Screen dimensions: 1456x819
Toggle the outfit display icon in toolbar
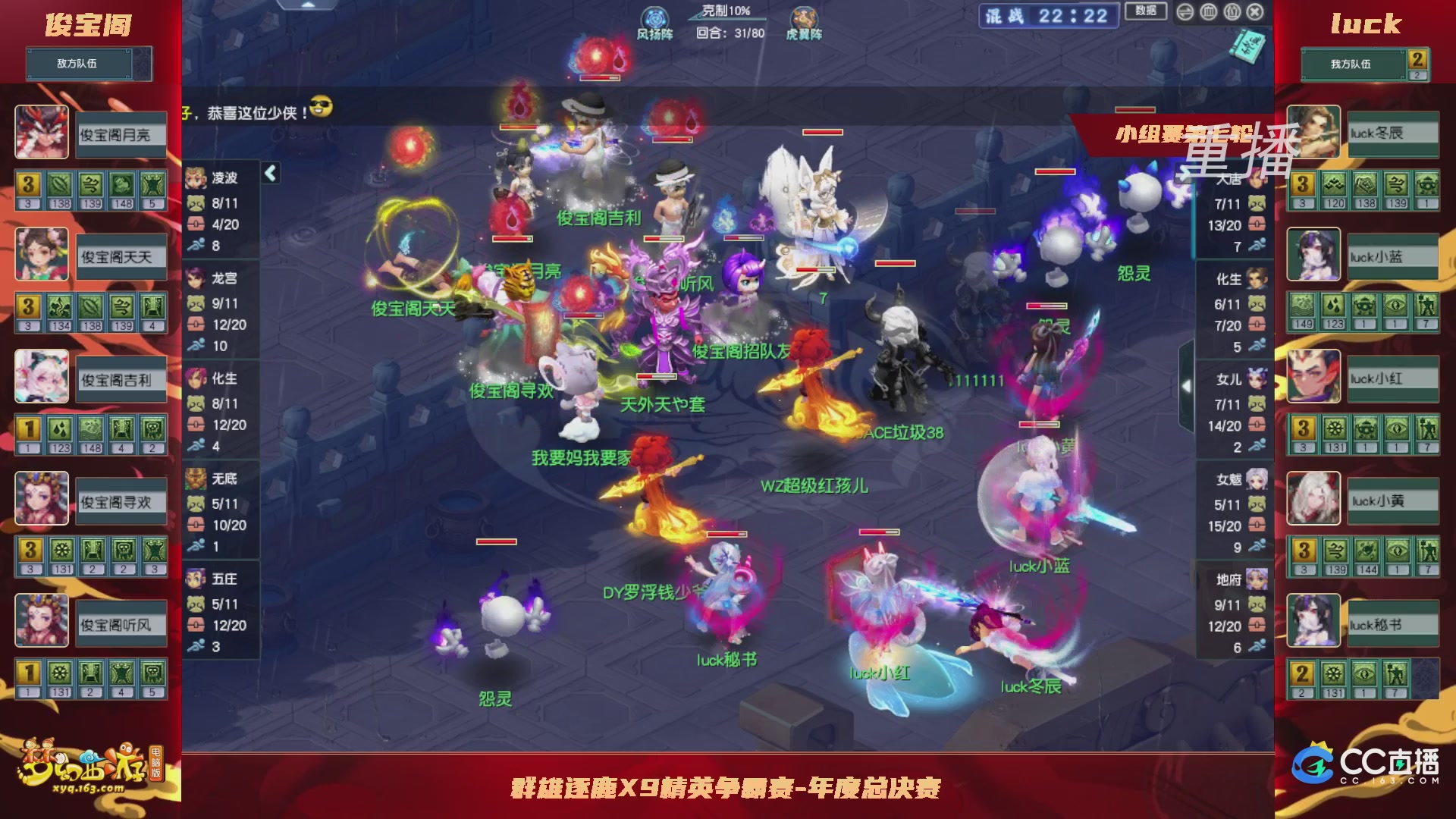pyautogui.click(x=1232, y=13)
